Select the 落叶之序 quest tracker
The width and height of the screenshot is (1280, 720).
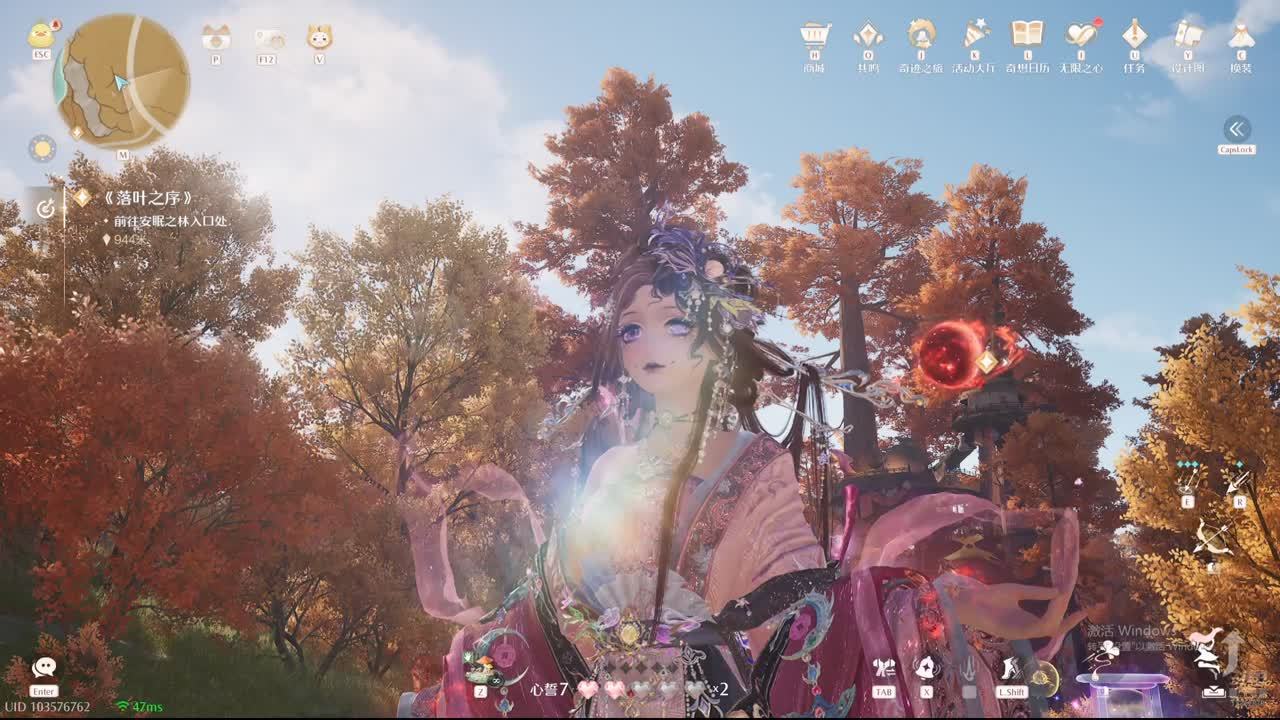[147, 198]
